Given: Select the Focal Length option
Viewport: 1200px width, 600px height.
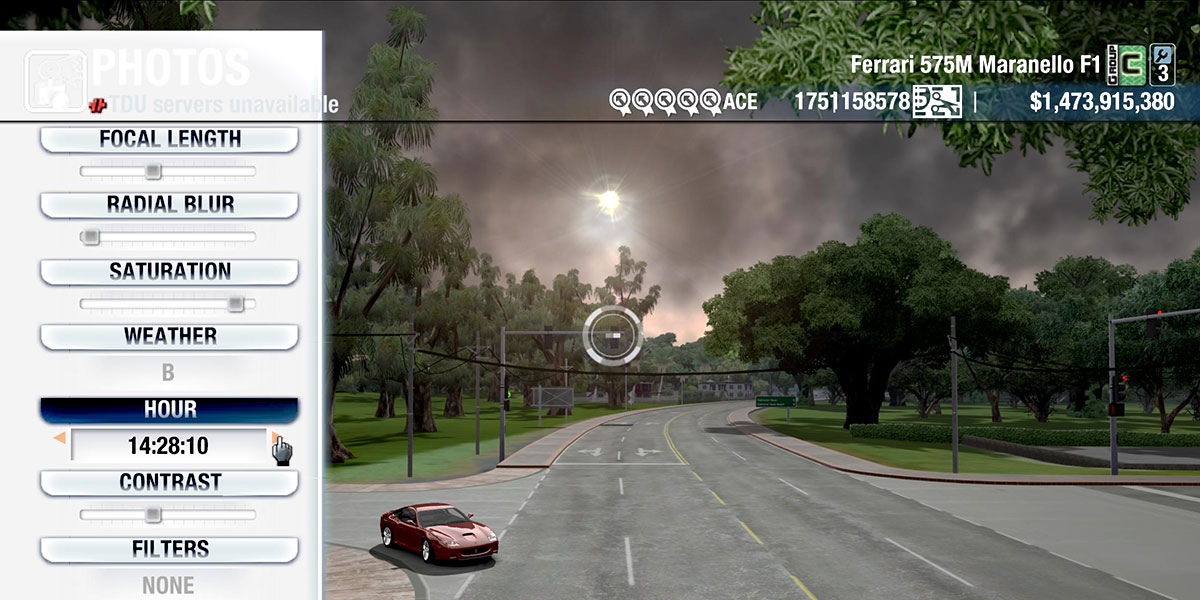Looking at the screenshot, I should (169, 139).
